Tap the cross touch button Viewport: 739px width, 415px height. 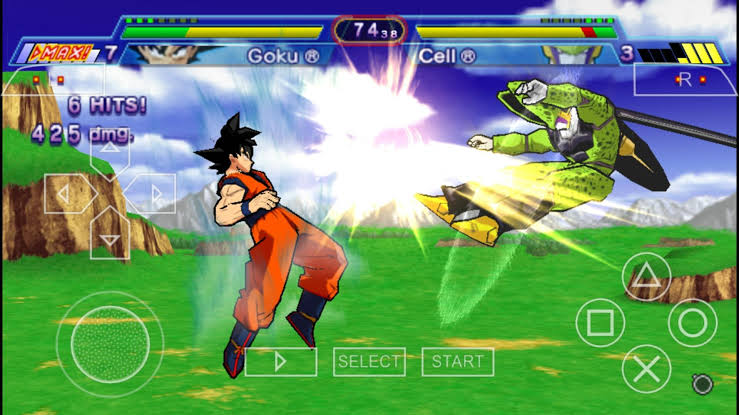(x=646, y=369)
